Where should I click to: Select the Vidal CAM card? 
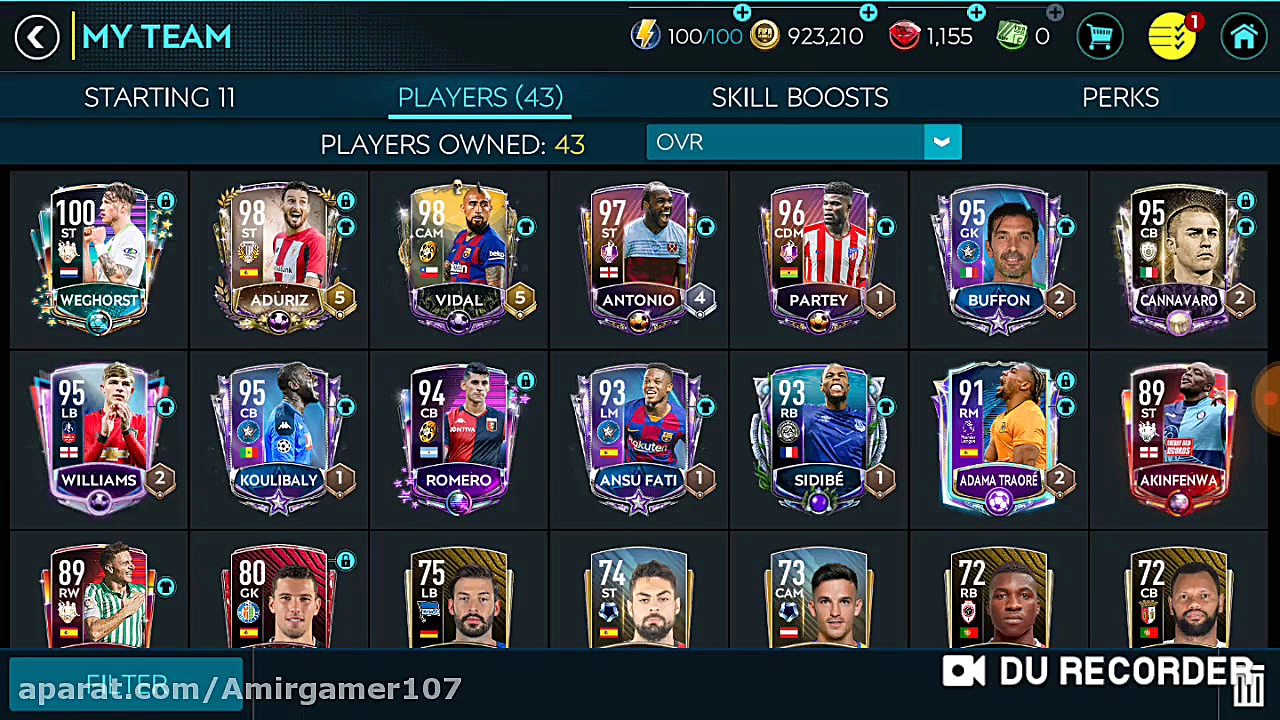click(458, 256)
